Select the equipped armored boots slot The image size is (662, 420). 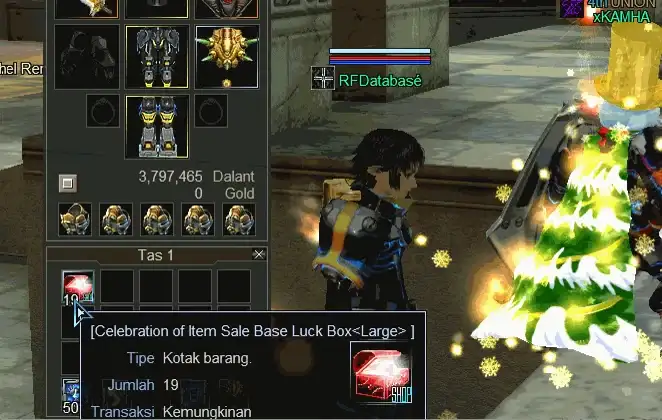tap(157, 125)
